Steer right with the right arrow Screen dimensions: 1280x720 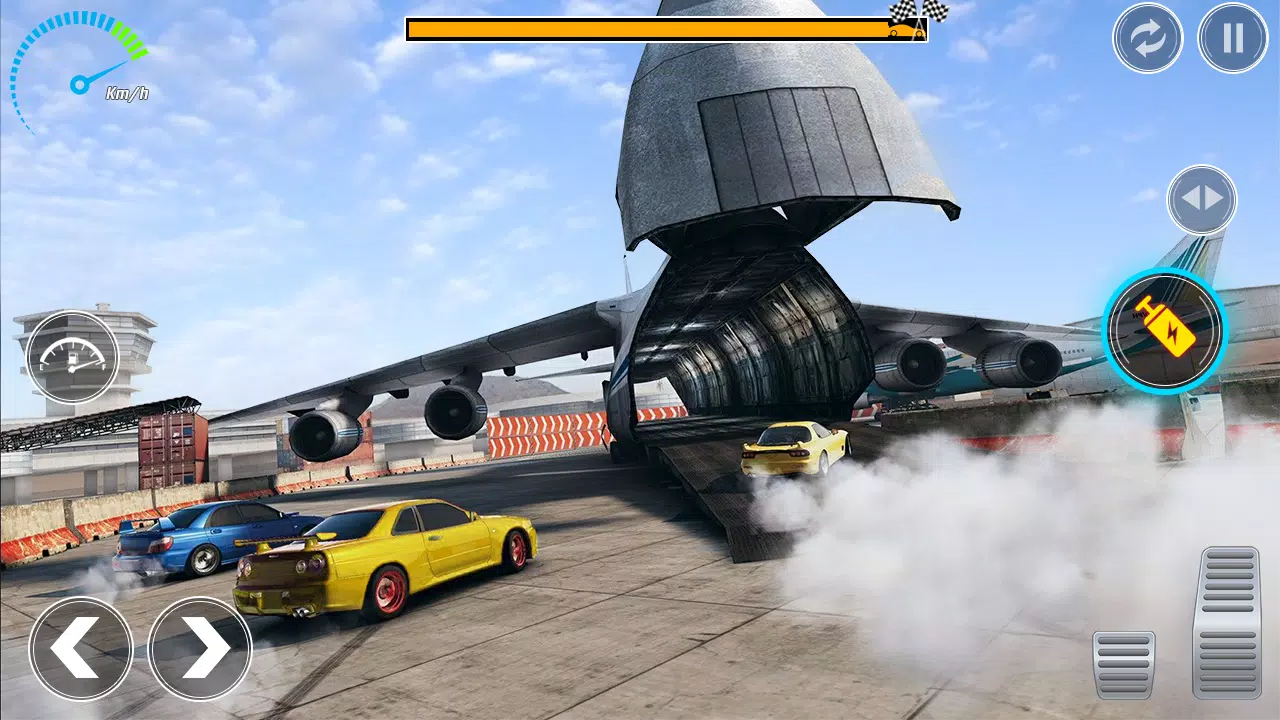pyautogui.click(x=200, y=647)
